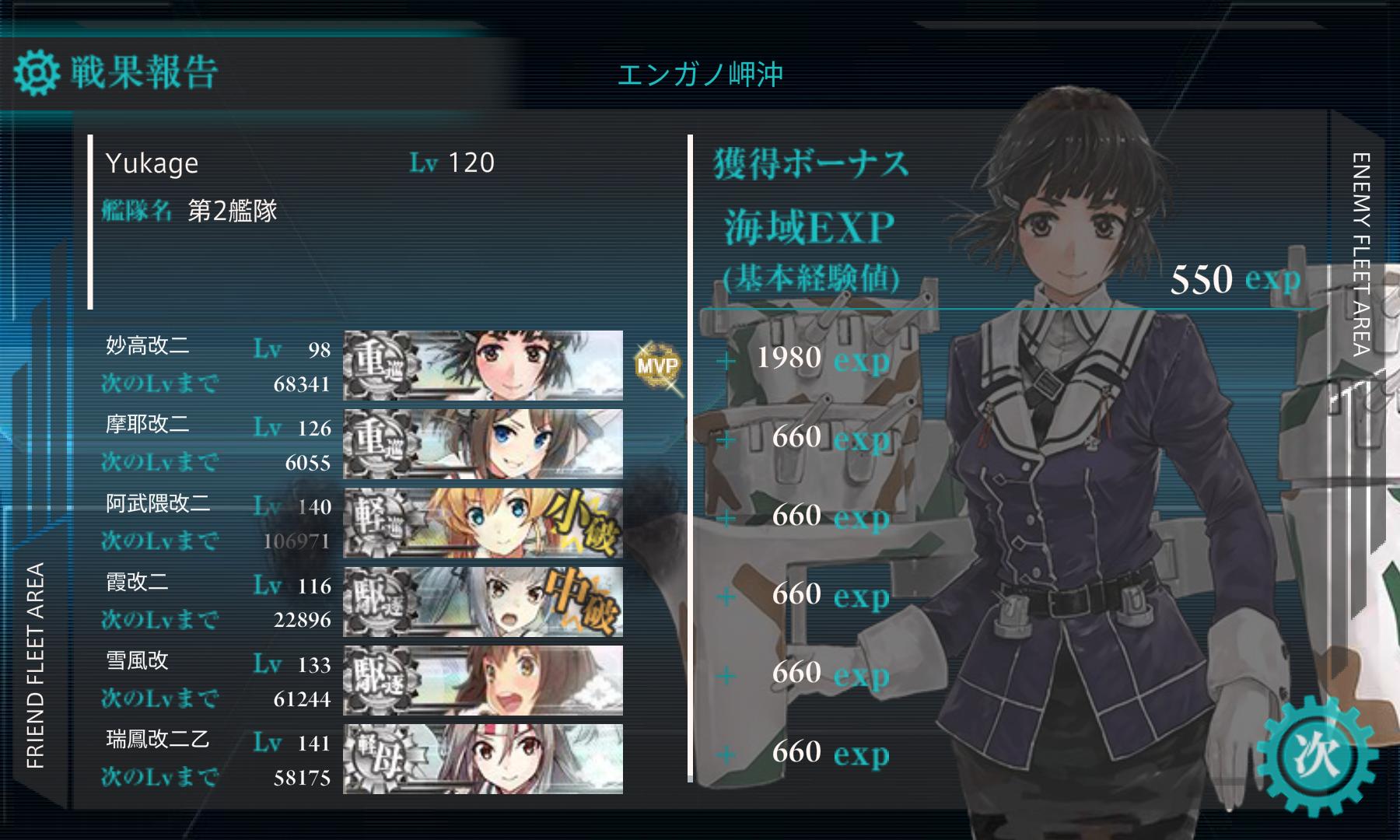Select the 妙高改二 MVP ship banner
Image resolution: width=1400 pixels, height=840 pixels.
(483, 365)
